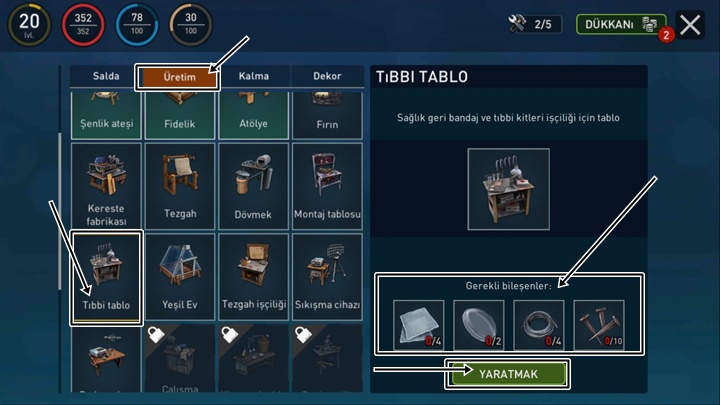Switch to the Salda tab
720x405 pixels.
(105, 76)
